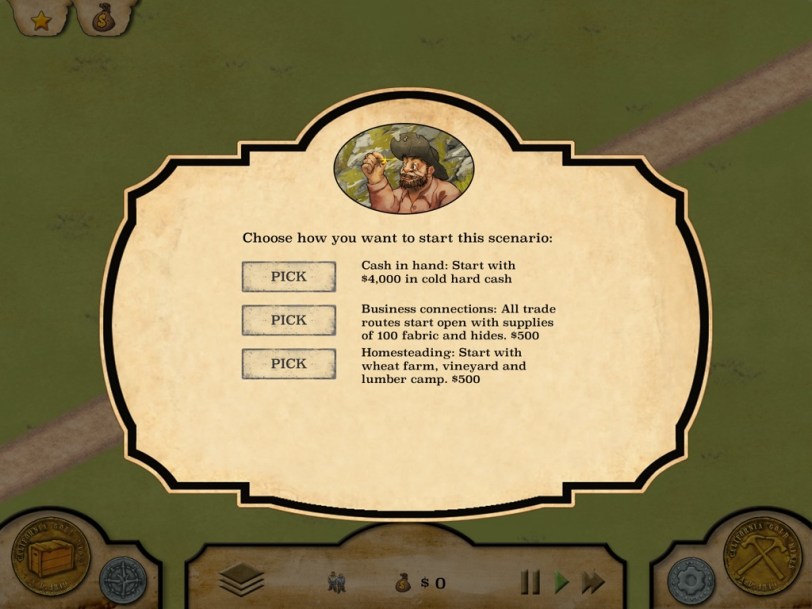This screenshot has height=609, width=812.
Task: Open the gold star tab
Action: coord(40,19)
